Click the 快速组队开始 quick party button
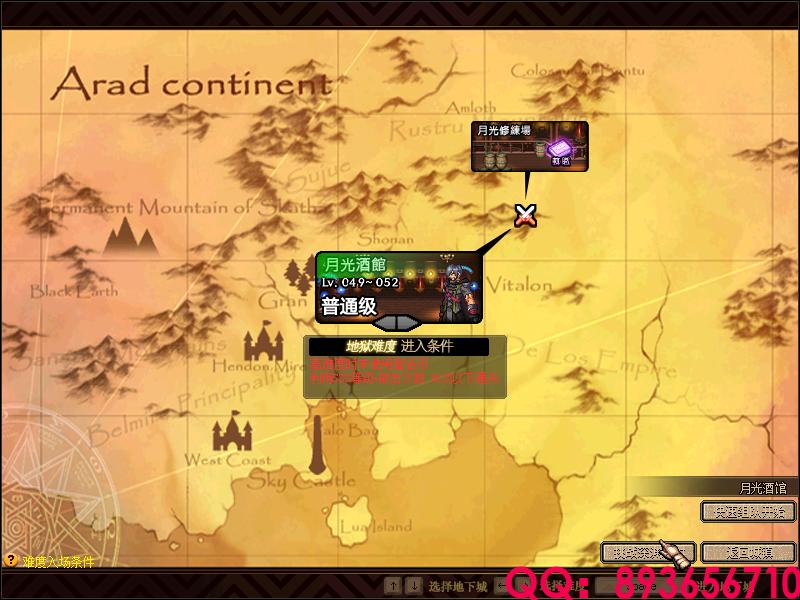This screenshot has width=800, height=600. click(748, 511)
